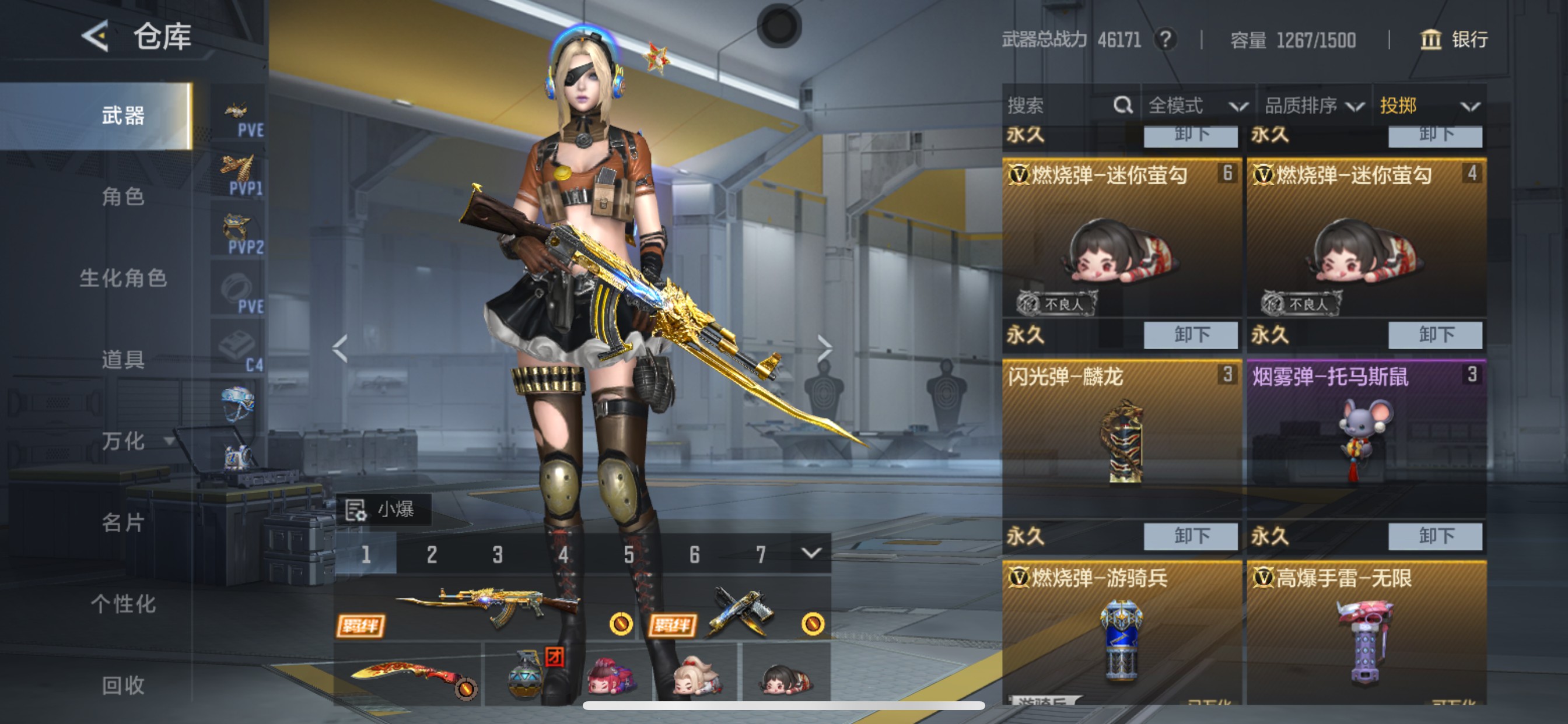Open the 银行 bank
The image size is (1568, 724).
coord(1454,40)
